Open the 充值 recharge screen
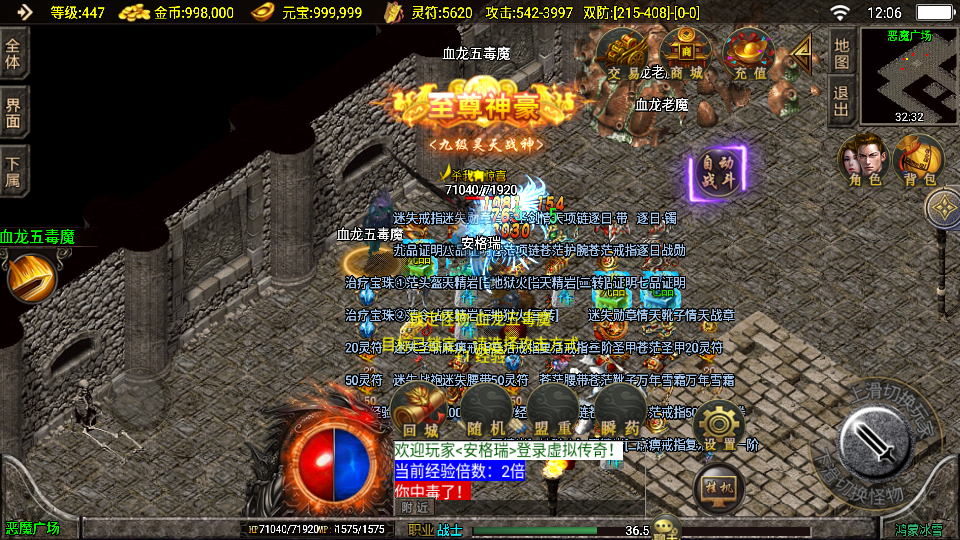 click(x=749, y=54)
